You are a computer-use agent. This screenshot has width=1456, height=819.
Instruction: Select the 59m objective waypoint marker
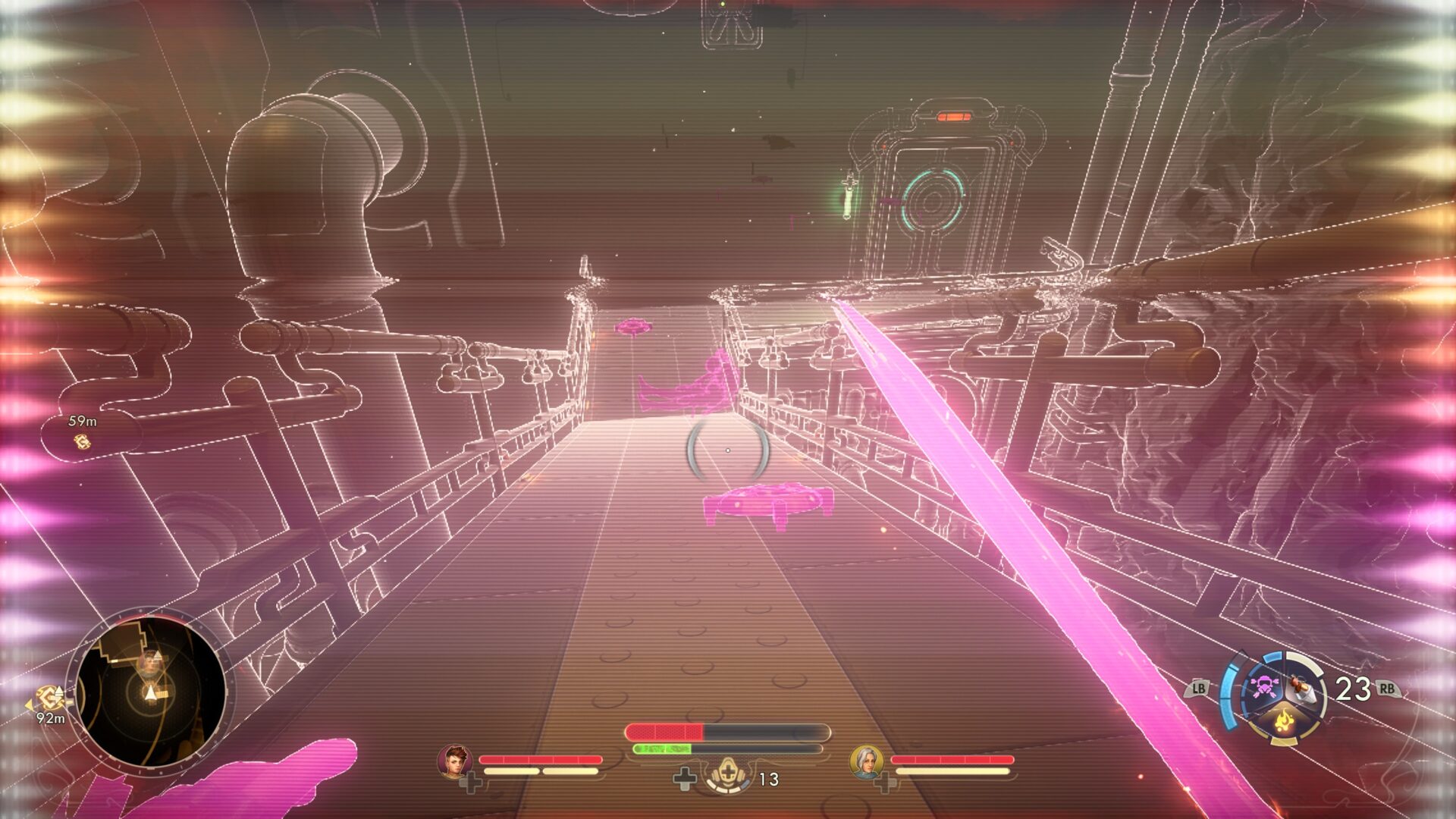pyautogui.click(x=82, y=441)
